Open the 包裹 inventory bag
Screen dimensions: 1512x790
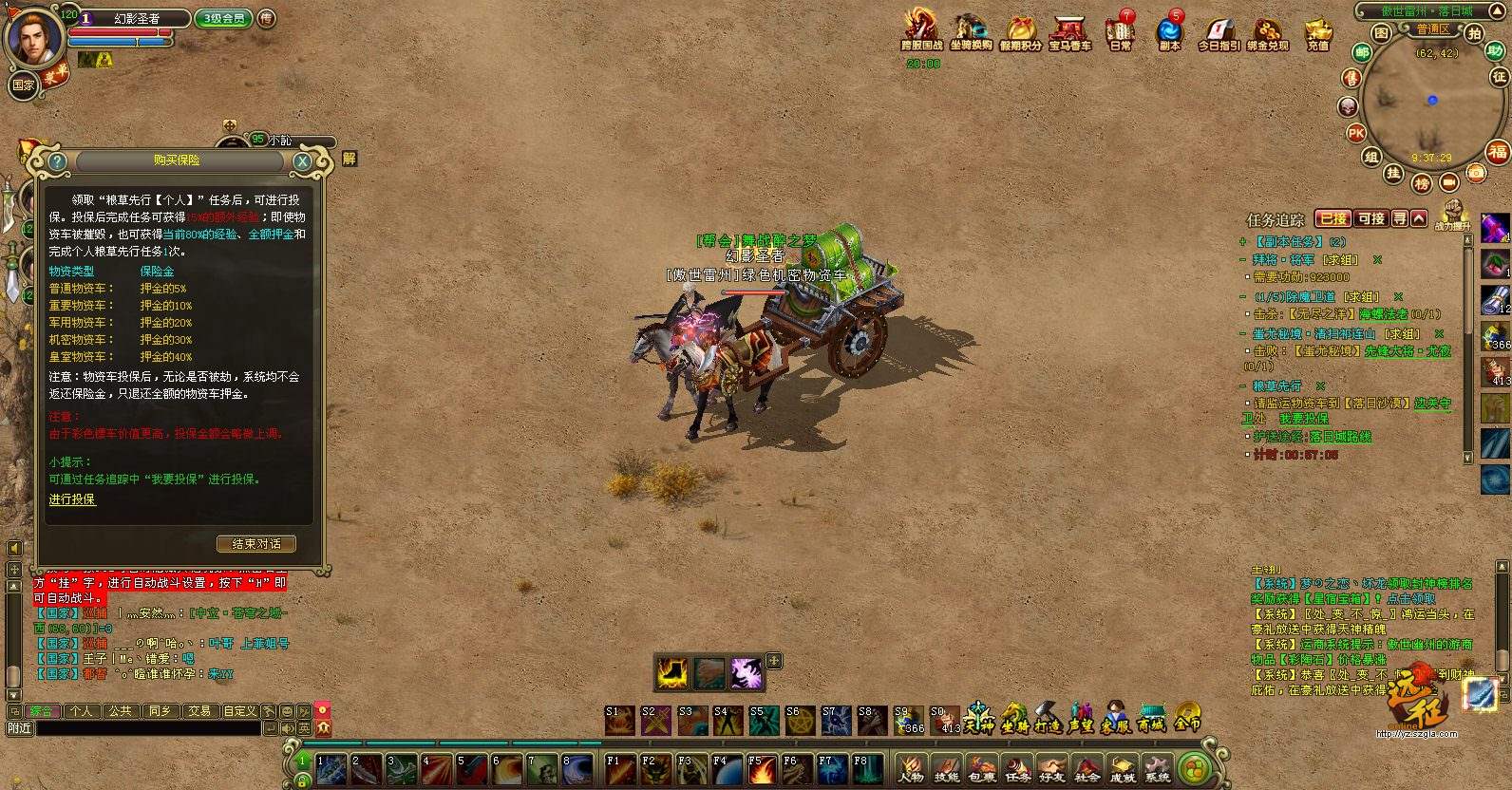(x=981, y=768)
